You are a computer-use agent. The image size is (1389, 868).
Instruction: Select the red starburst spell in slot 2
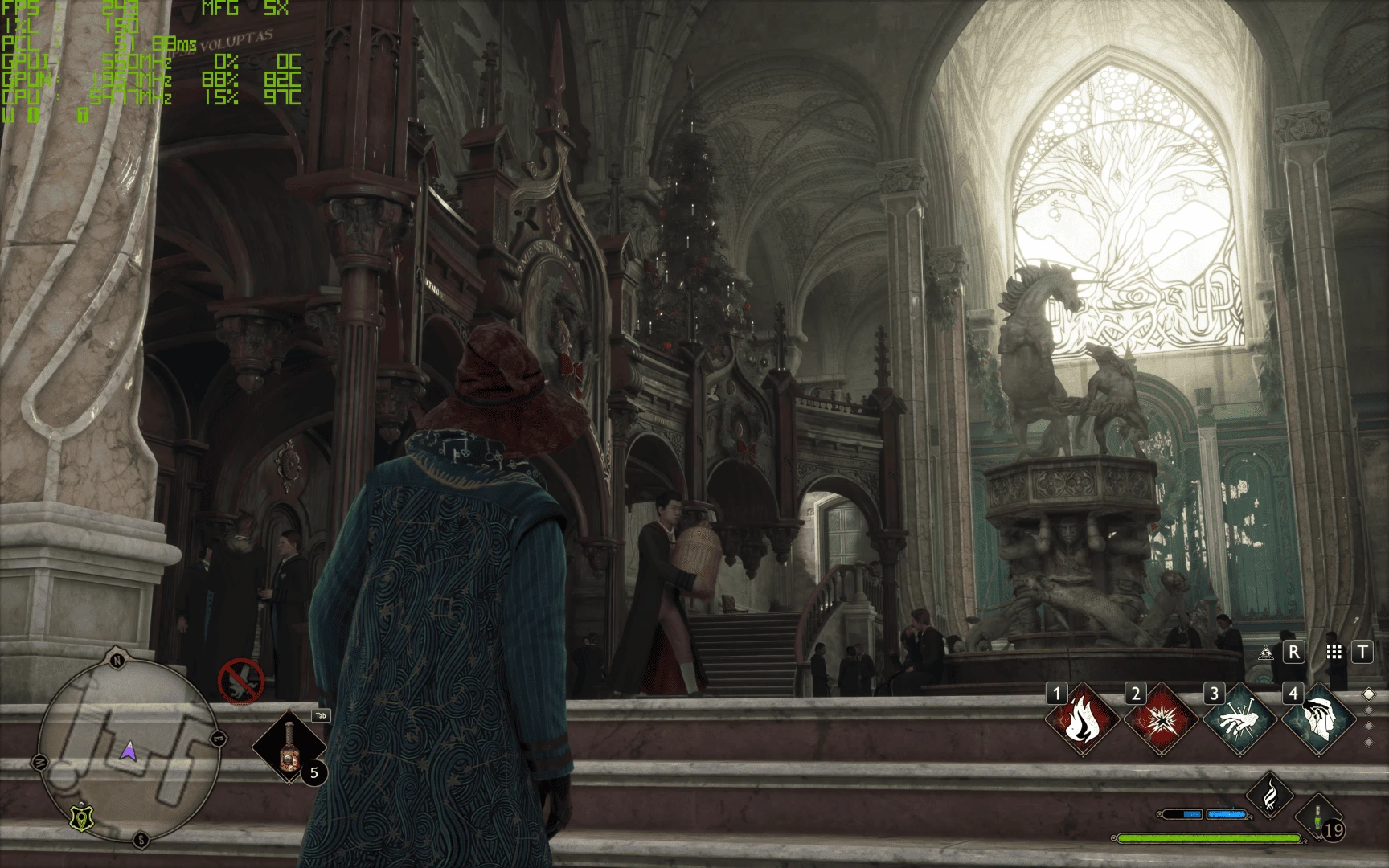(x=1160, y=719)
